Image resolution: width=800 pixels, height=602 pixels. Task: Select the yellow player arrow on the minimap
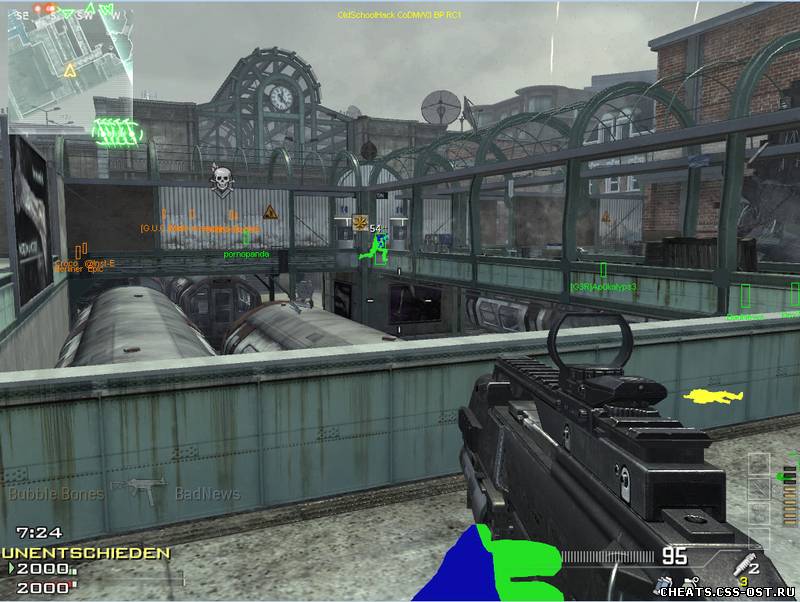tap(70, 70)
